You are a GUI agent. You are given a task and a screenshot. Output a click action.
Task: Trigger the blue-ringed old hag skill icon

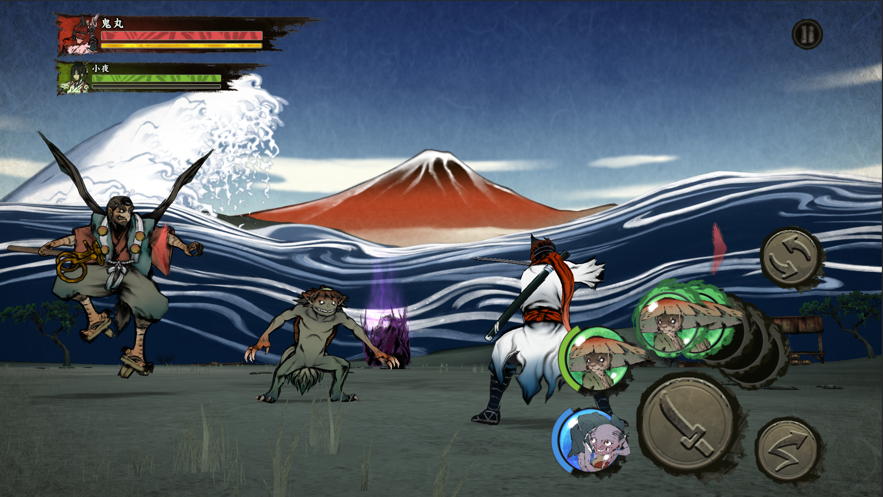[590, 440]
